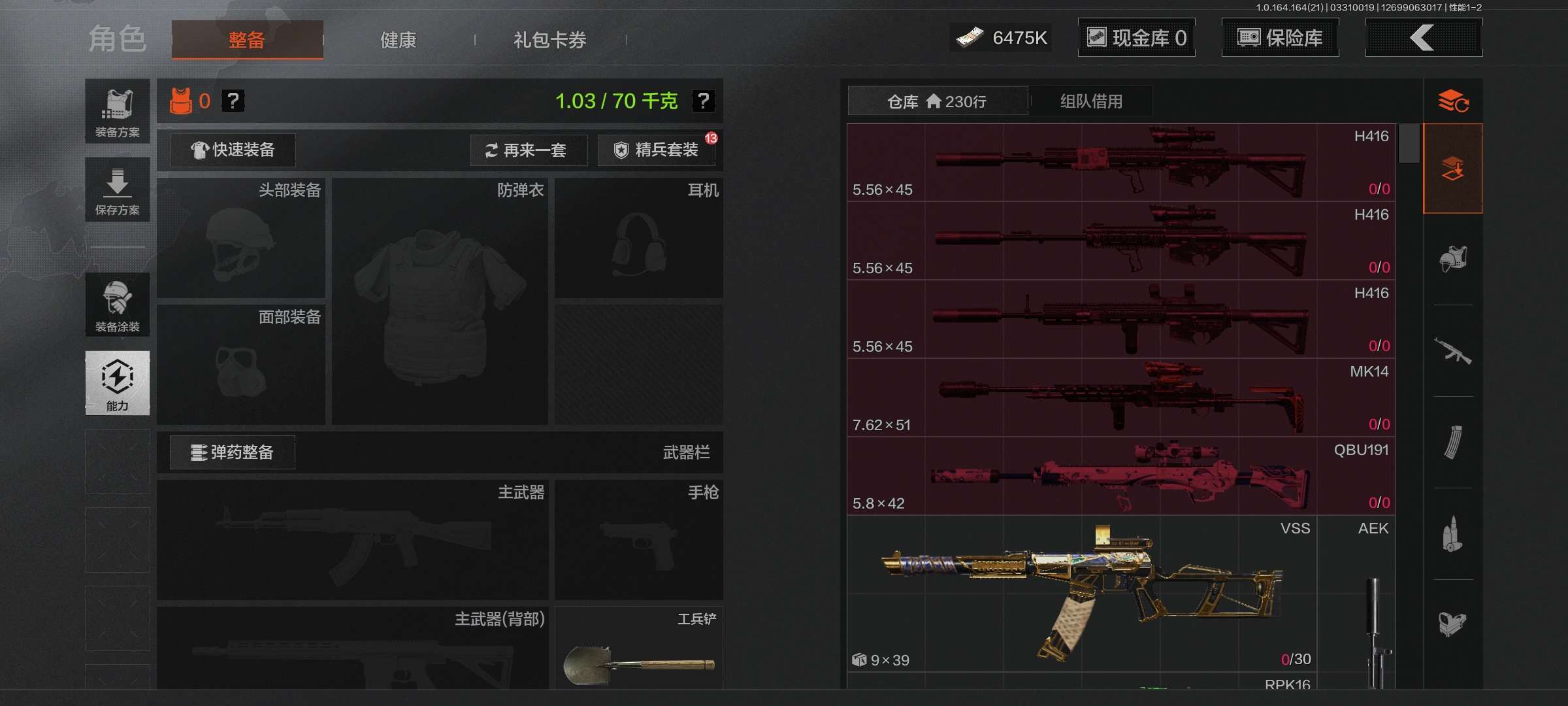The height and width of the screenshot is (706, 1568).
Task: Click the question mark beside the armor counter
Action: click(235, 101)
